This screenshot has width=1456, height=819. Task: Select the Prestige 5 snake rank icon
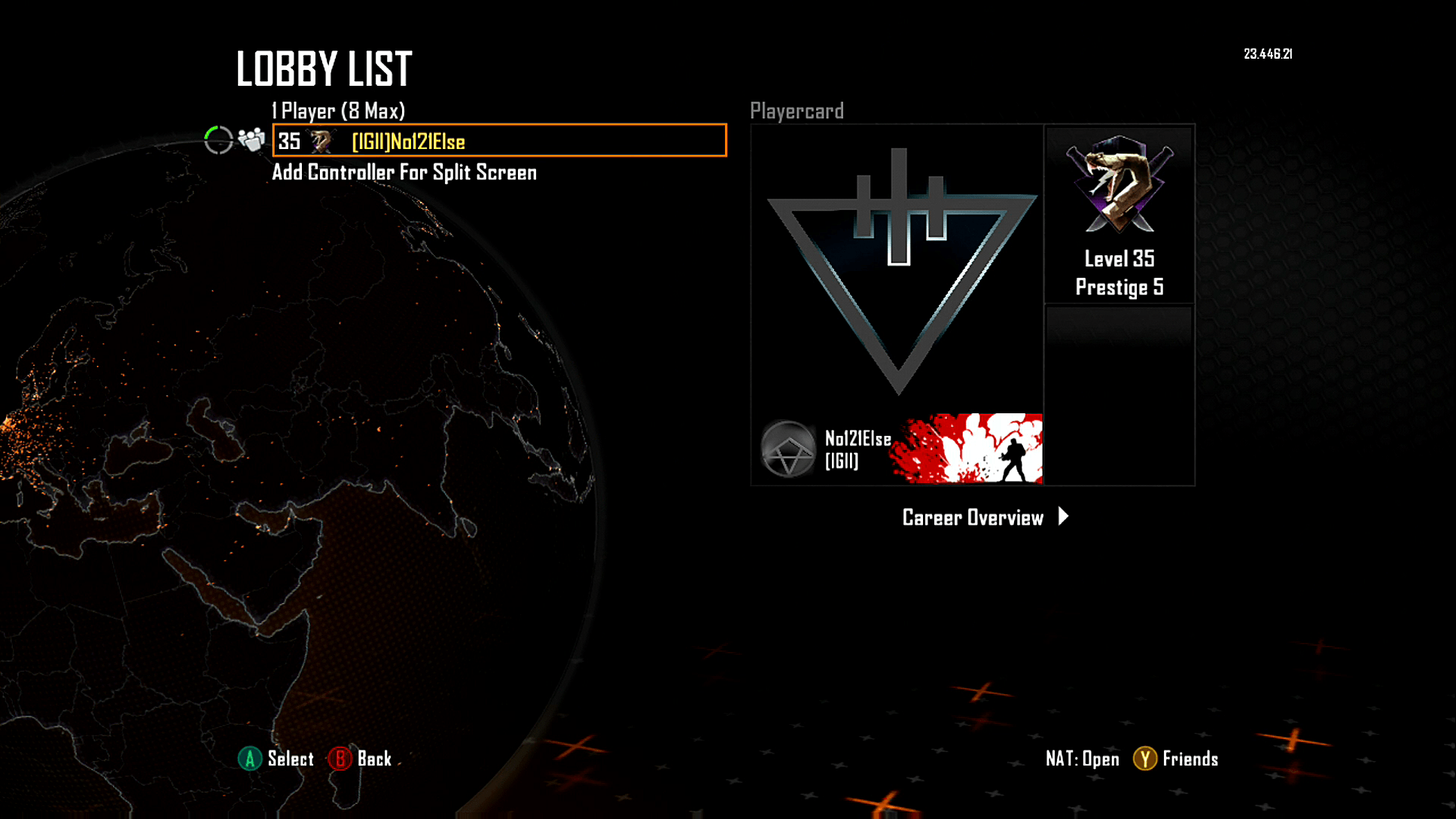click(1119, 184)
